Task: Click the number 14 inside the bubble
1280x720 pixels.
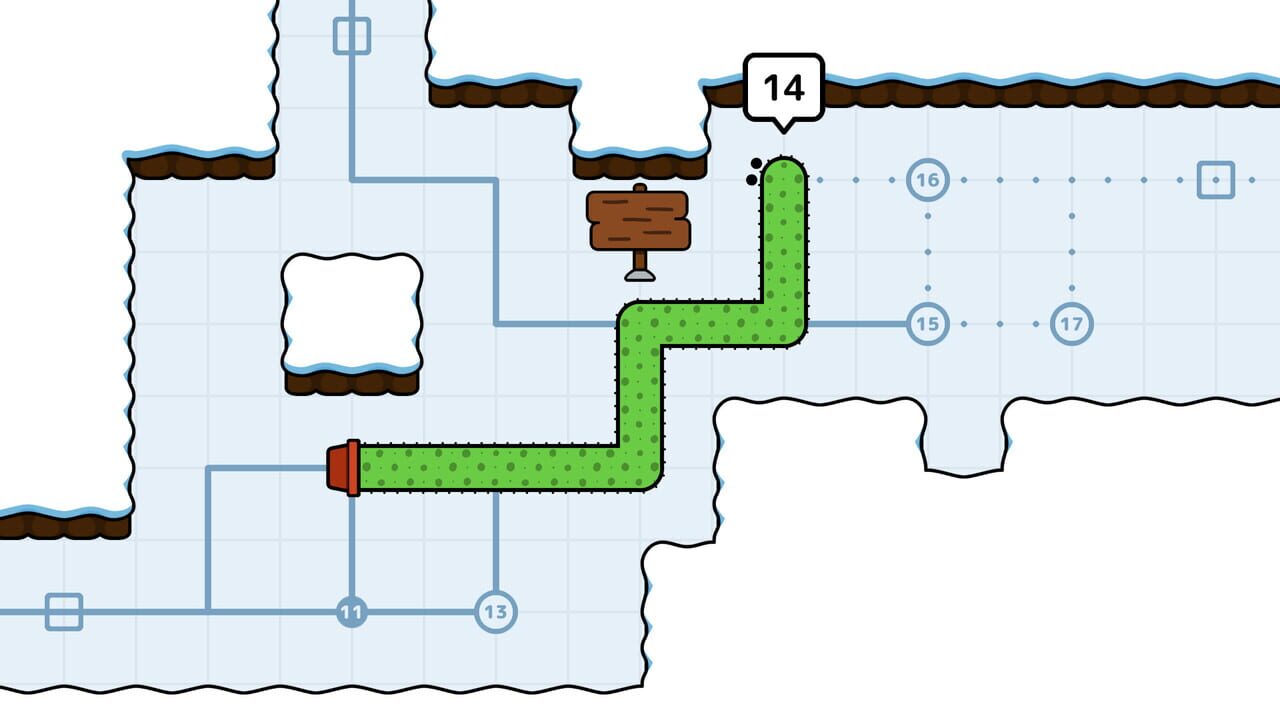Action: 783,88
